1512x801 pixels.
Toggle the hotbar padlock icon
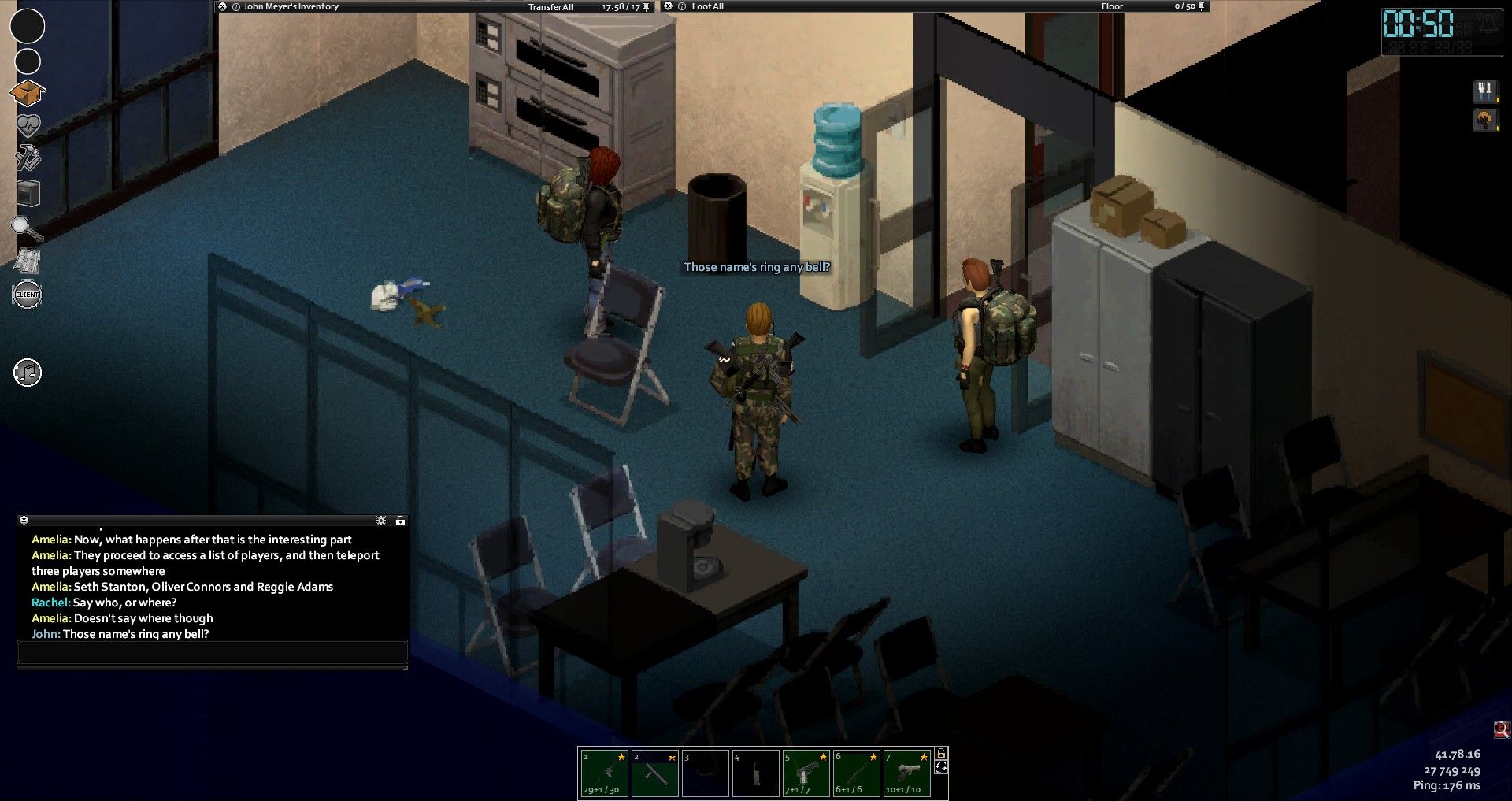point(941,754)
